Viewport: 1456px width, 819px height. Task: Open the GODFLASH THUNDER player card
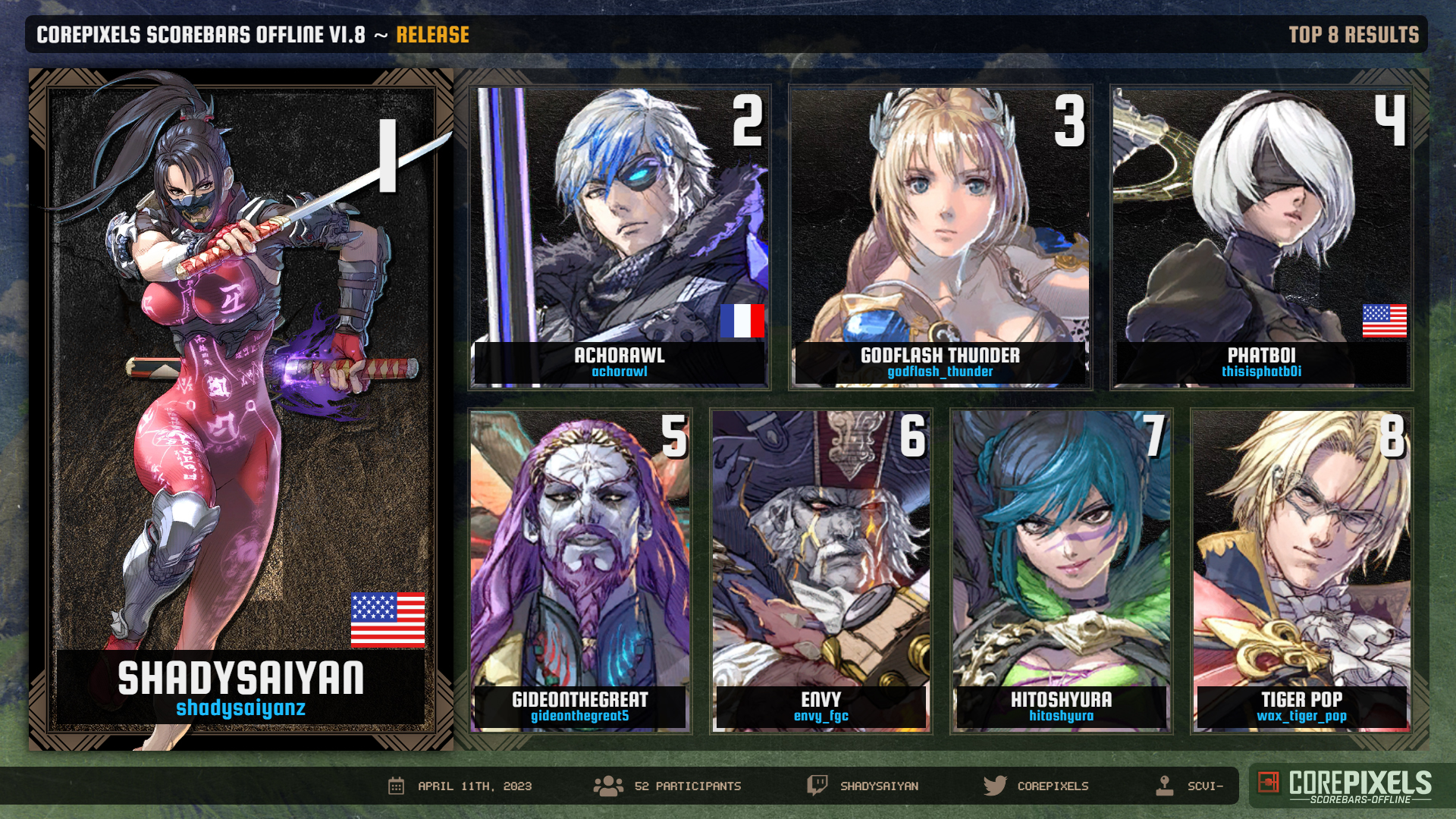pos(940,237)
